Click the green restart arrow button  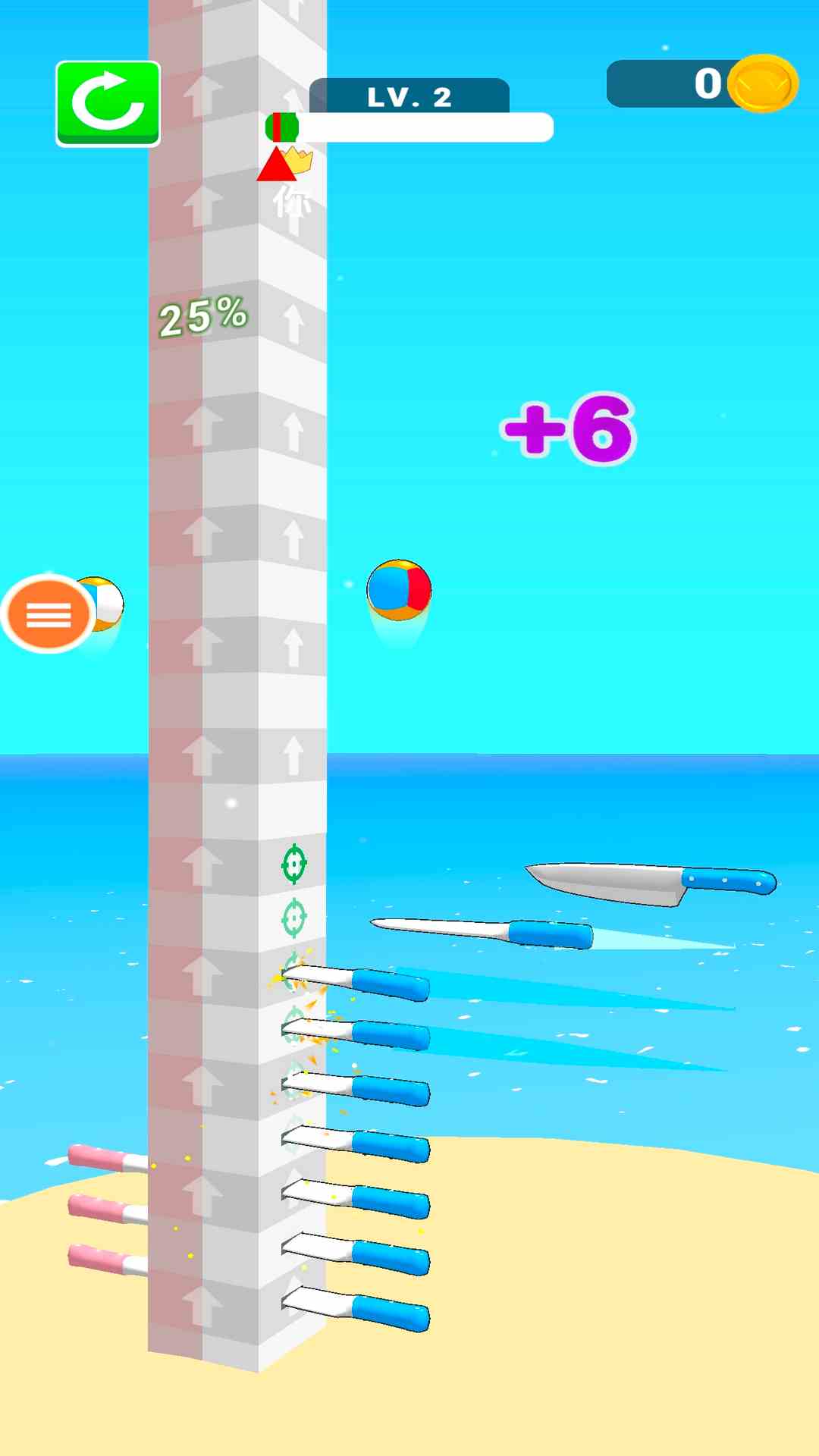[108, 103]
